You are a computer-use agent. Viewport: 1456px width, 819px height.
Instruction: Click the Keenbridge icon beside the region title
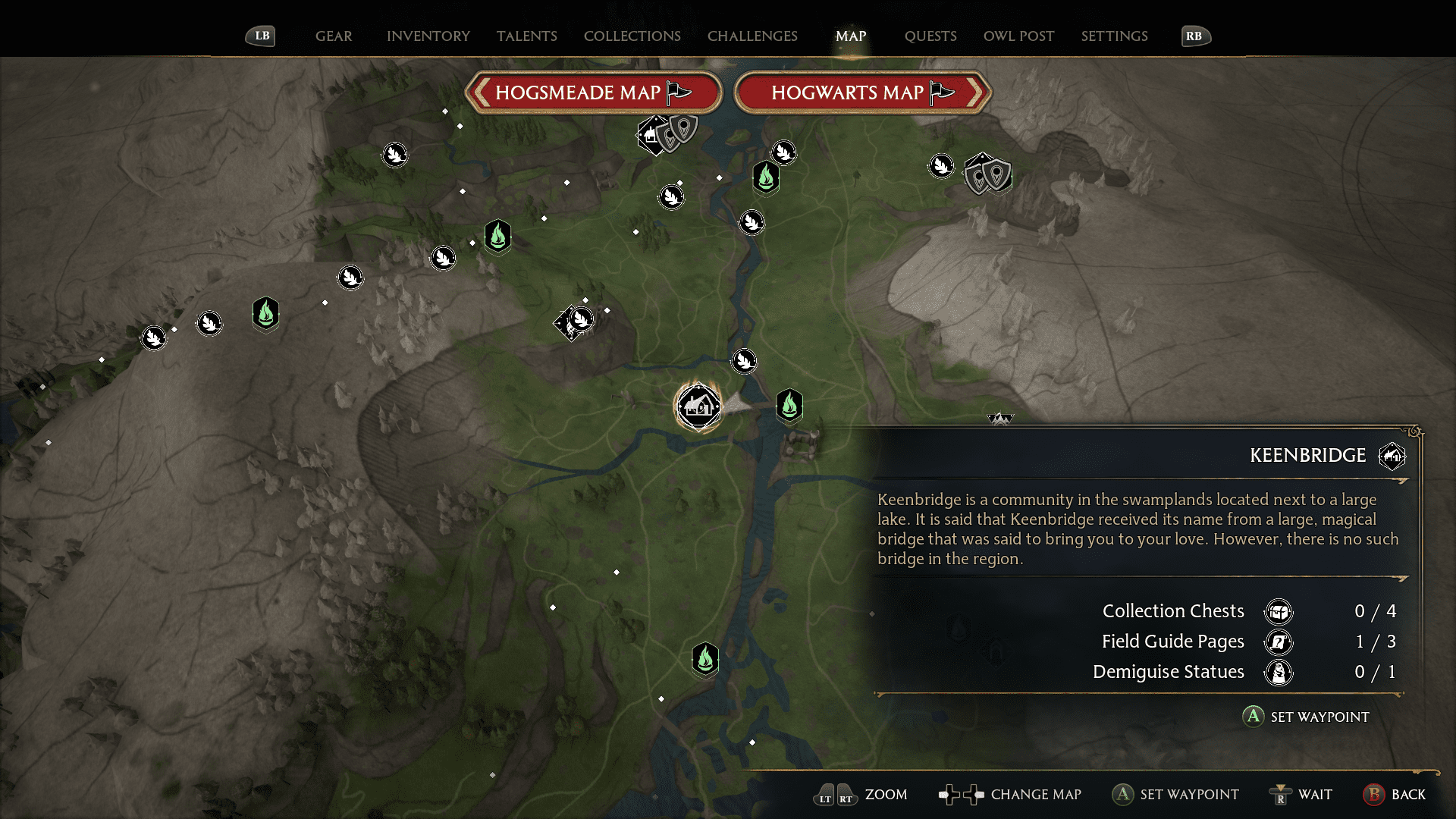[1392, 456]
